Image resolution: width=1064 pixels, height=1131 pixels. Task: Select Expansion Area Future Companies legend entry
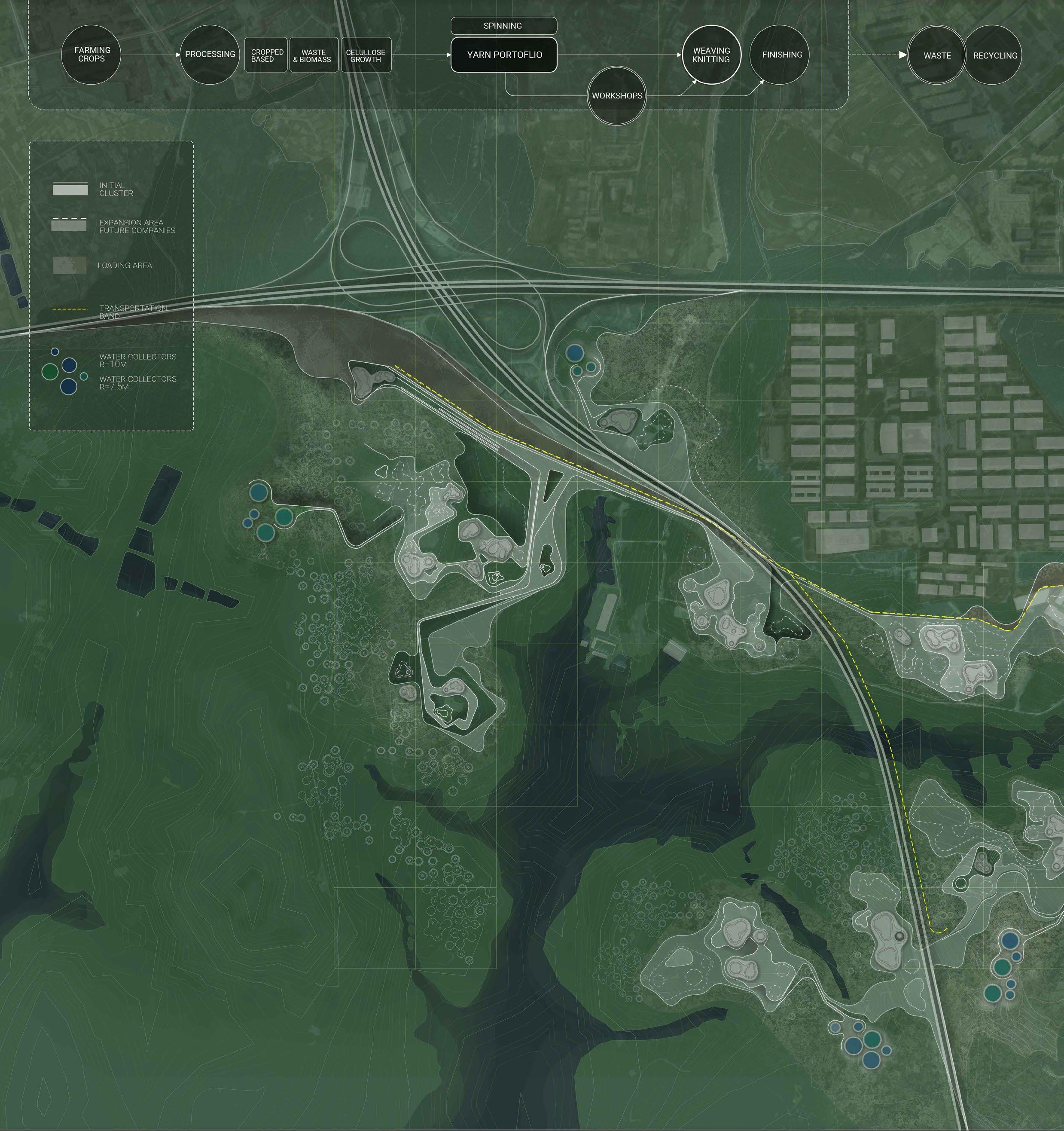(137, 226)
